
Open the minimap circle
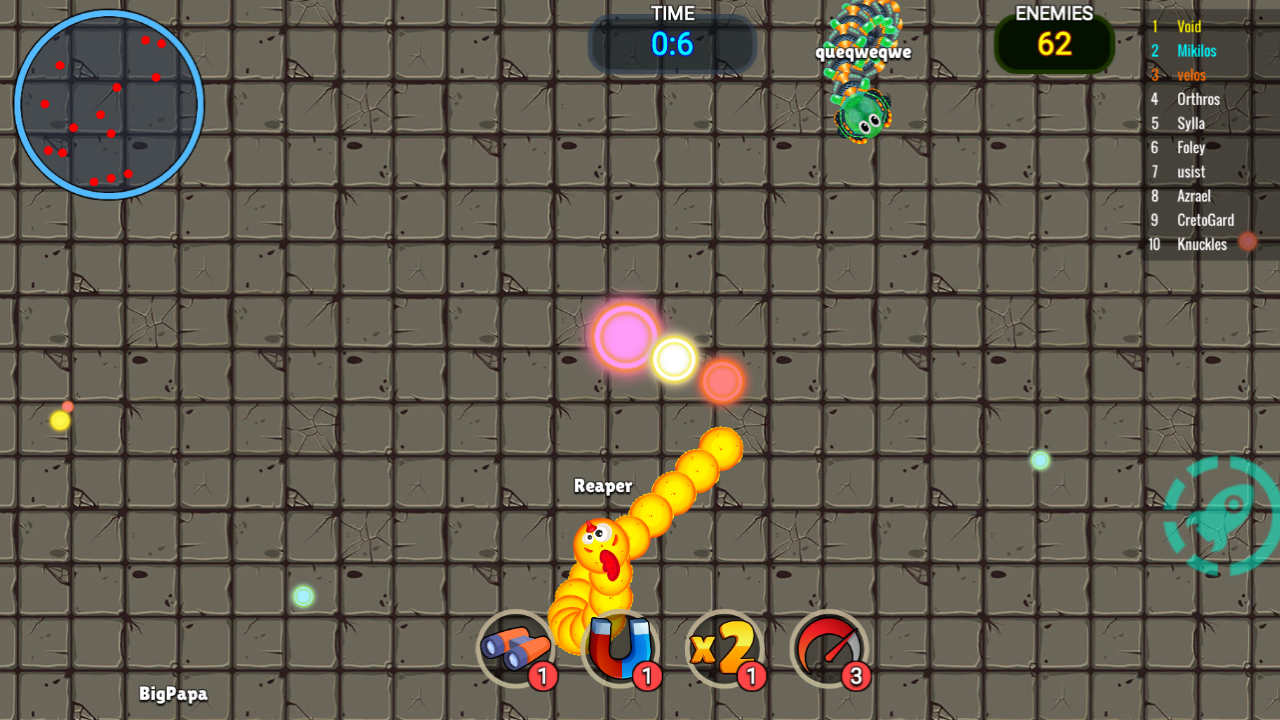[x=108, y=105]
